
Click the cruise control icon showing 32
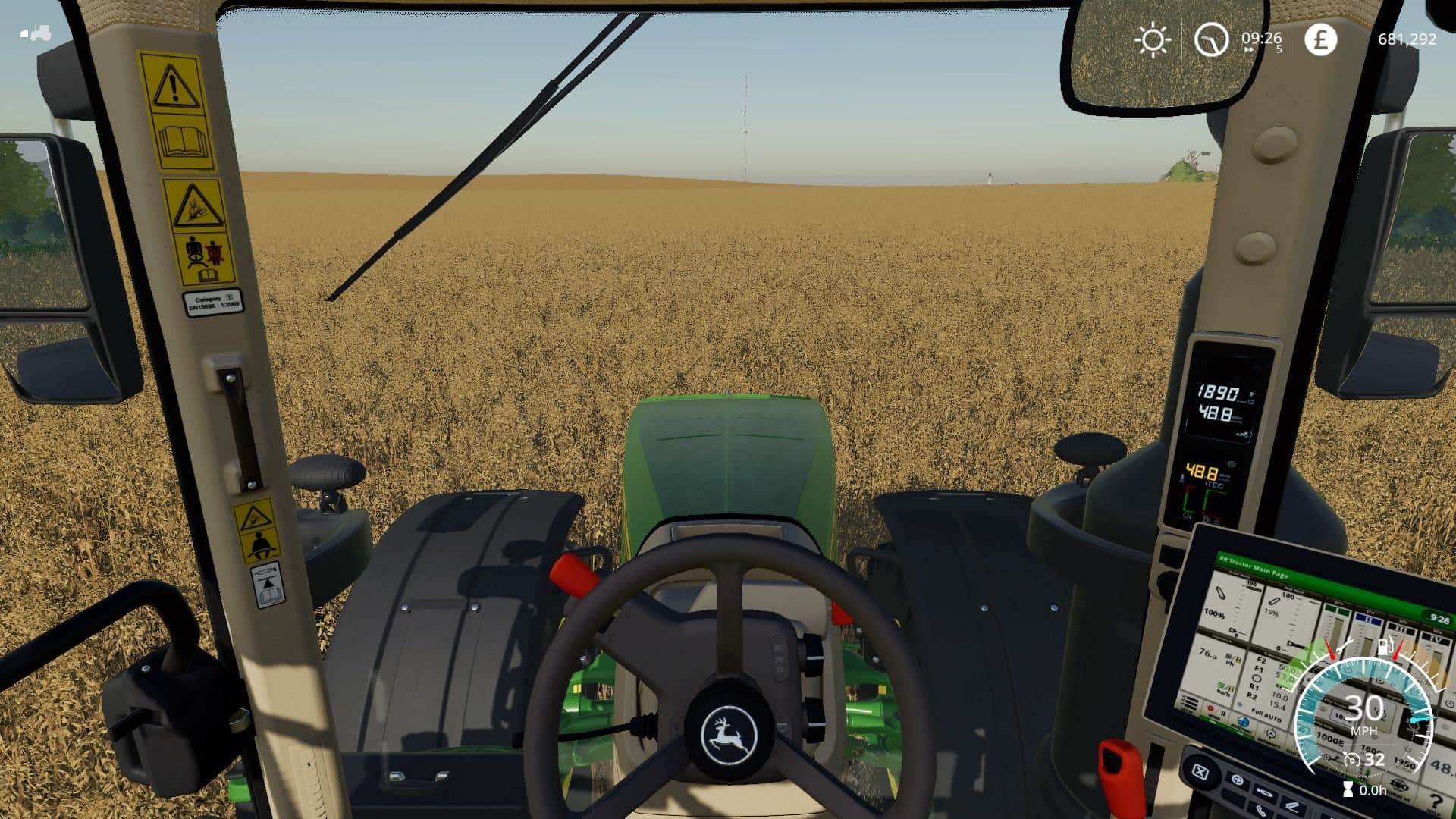(1352, 759)
